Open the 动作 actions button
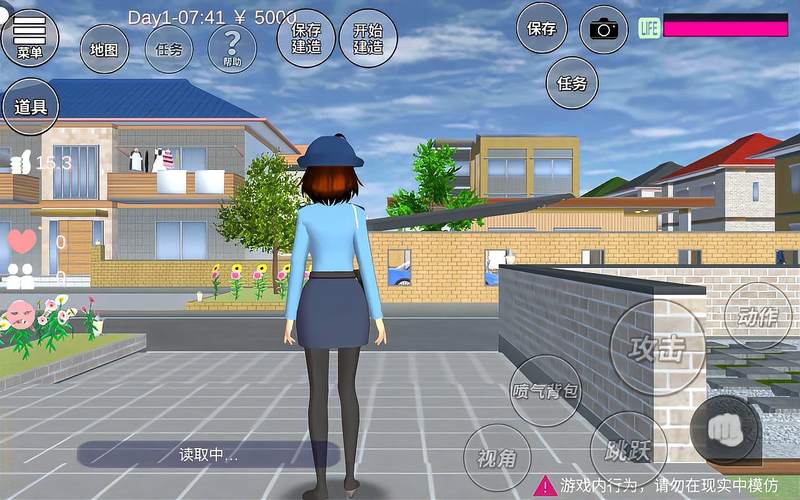 [x=757, y=316]
